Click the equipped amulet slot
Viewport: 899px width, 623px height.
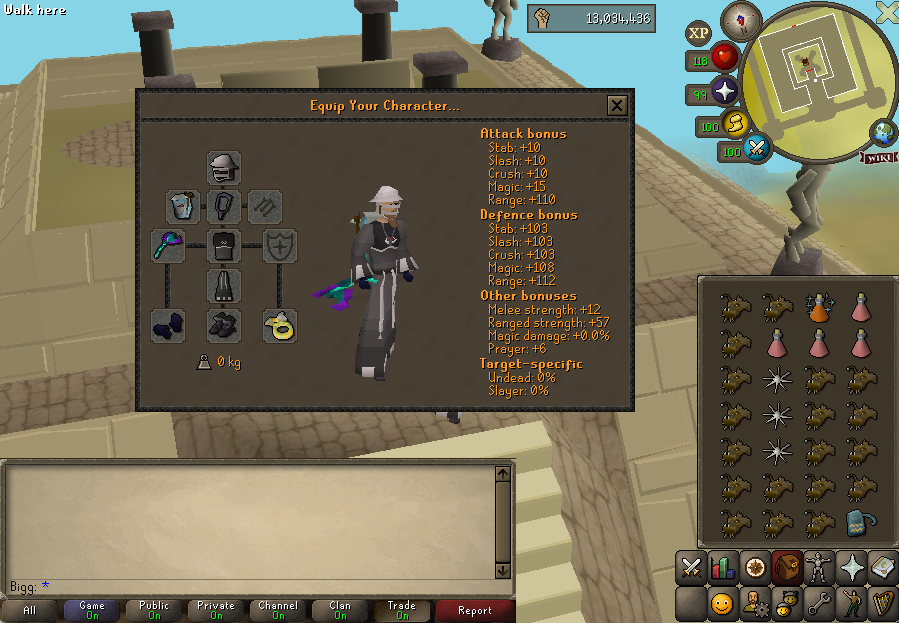[x=224, y=207]
